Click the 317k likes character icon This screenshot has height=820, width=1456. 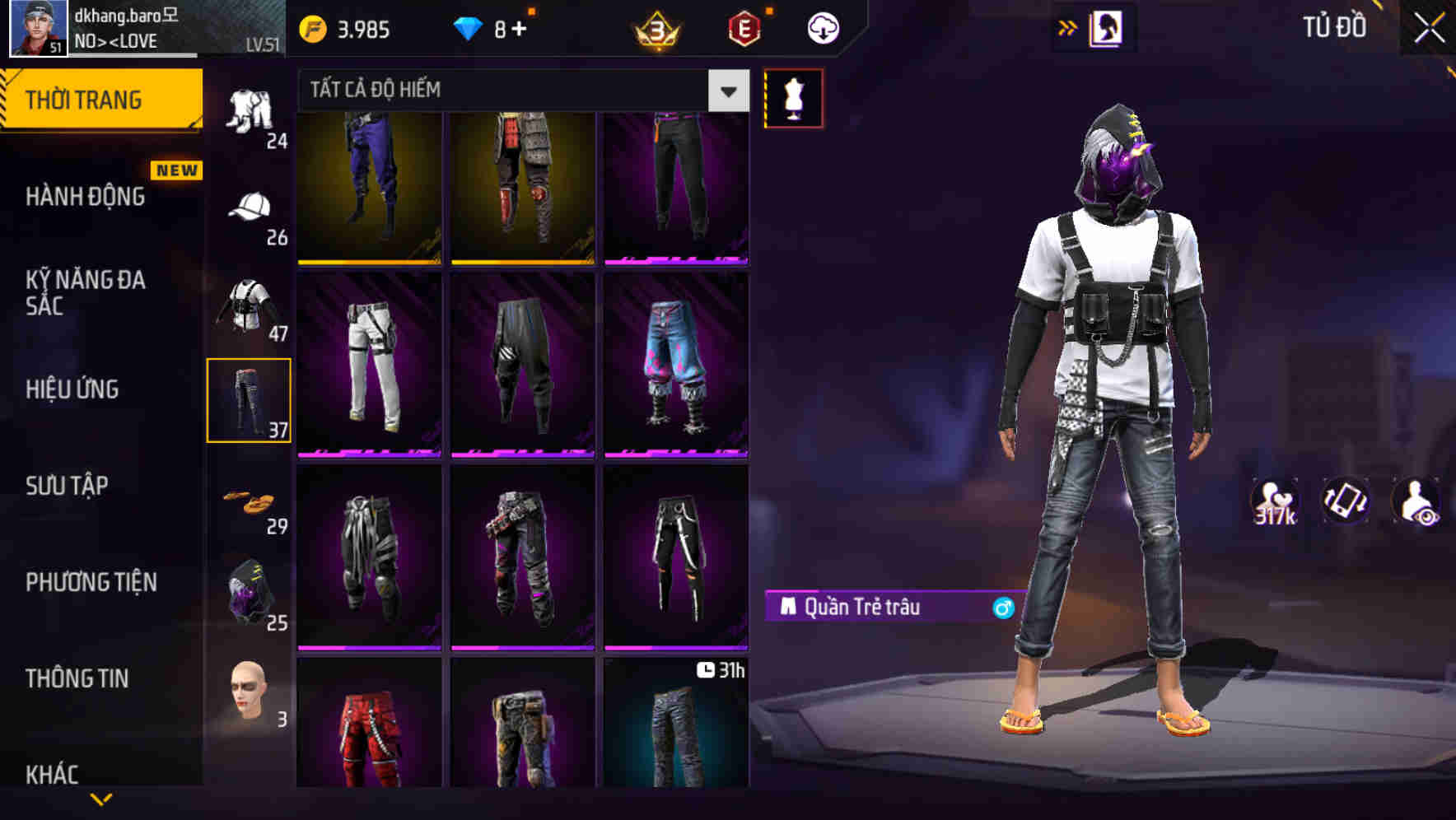click(x=1275, y=501)
